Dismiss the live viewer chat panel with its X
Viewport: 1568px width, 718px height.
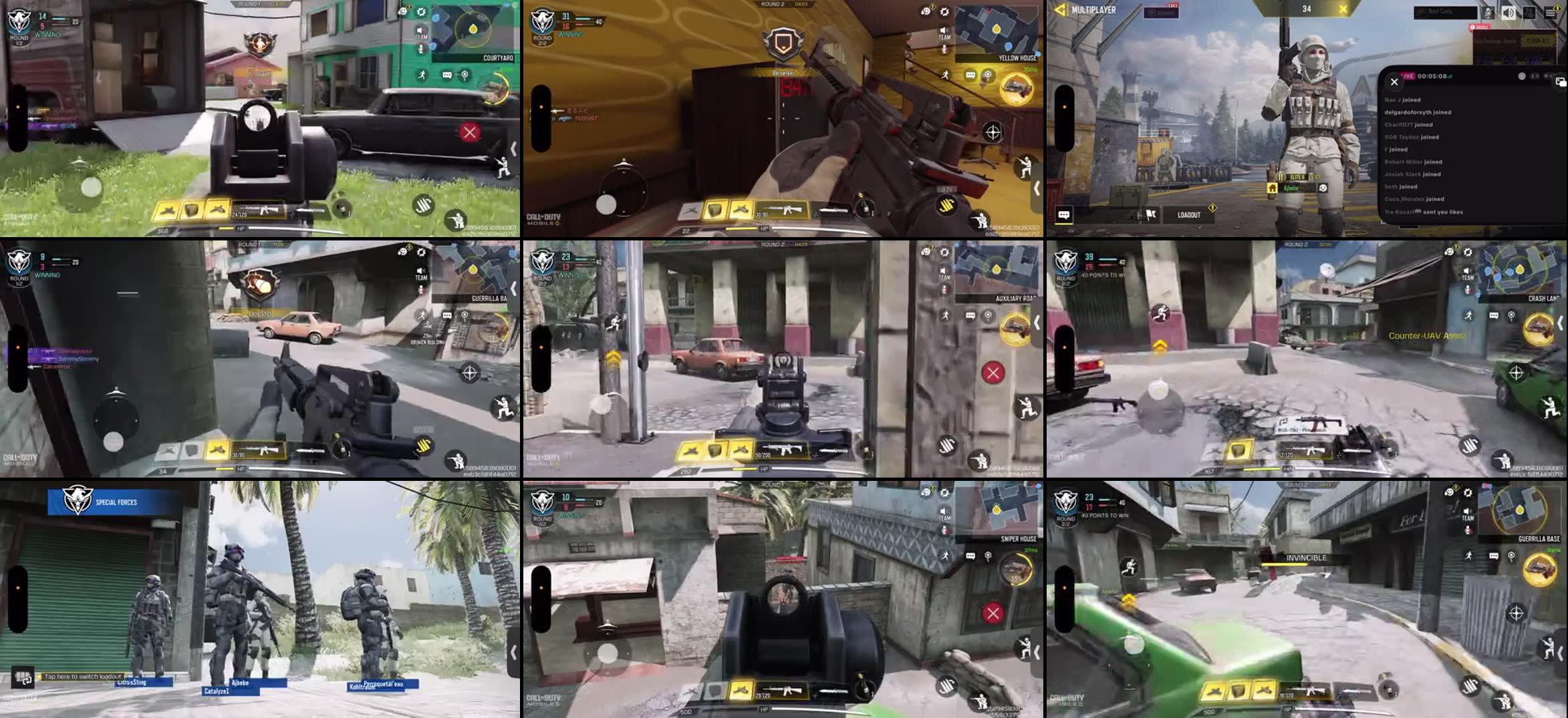coord(1394,82)
